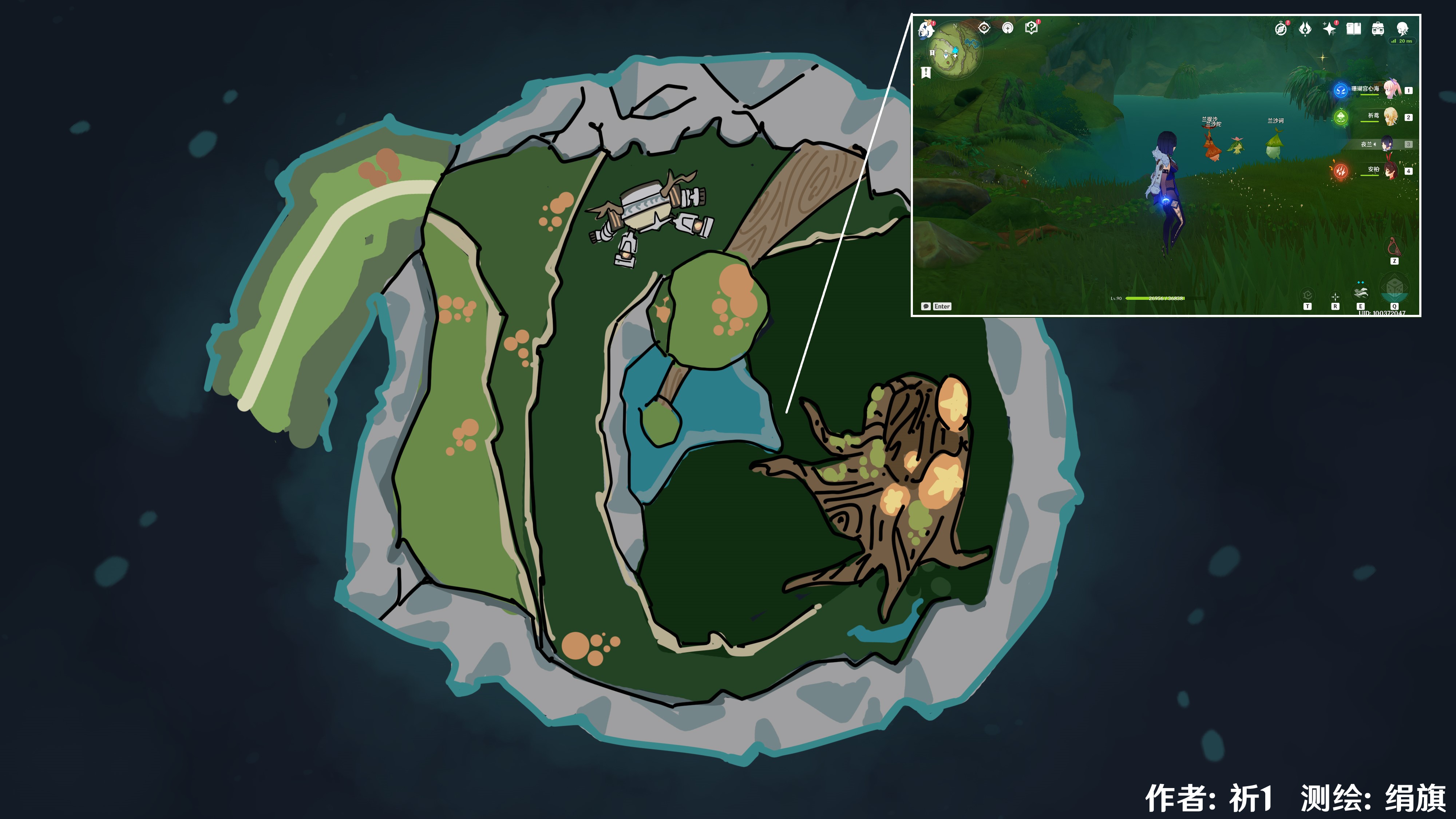Activate the elemental sight eye icon
The width and height of the screenshot is (1456, 819).
(984, 28)
